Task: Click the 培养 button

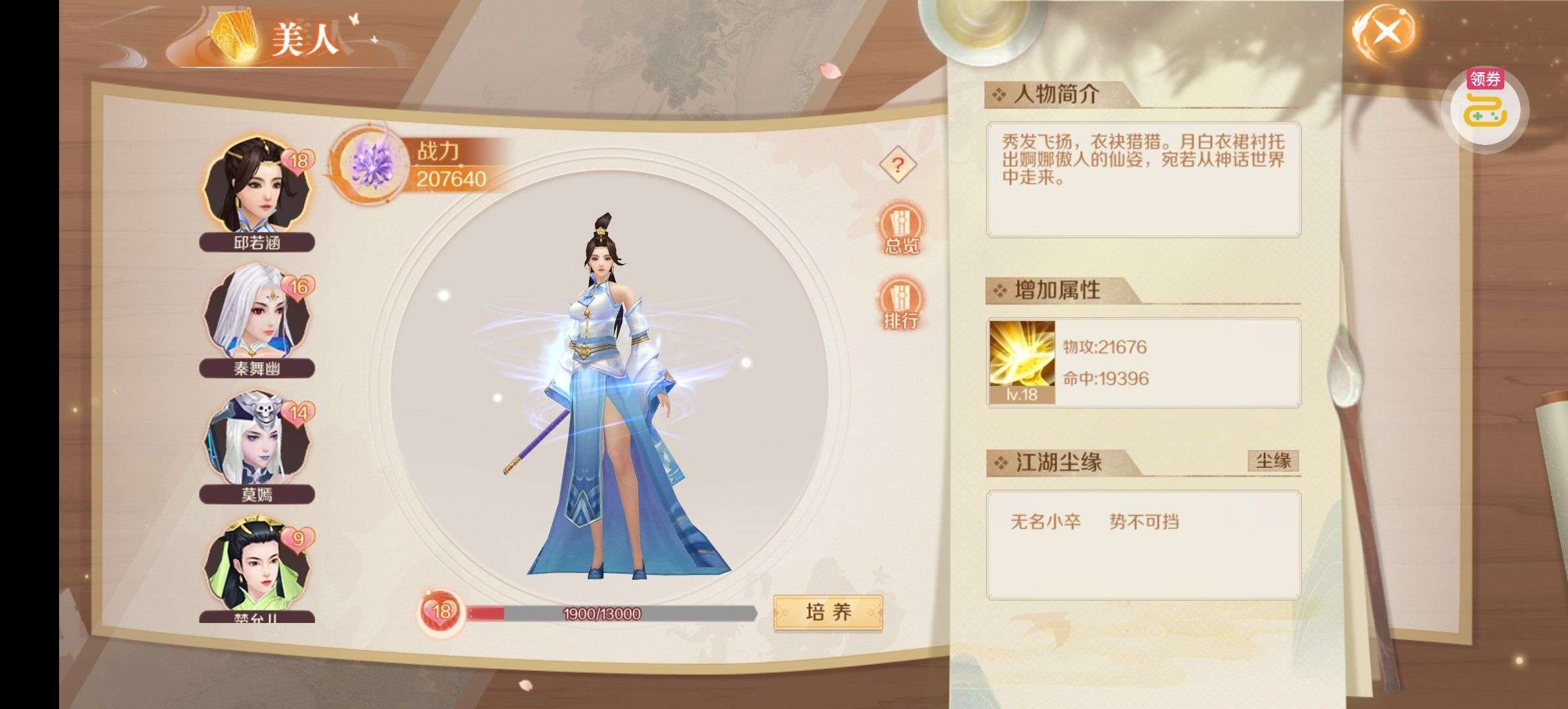Action: click(x=827, y=612)
